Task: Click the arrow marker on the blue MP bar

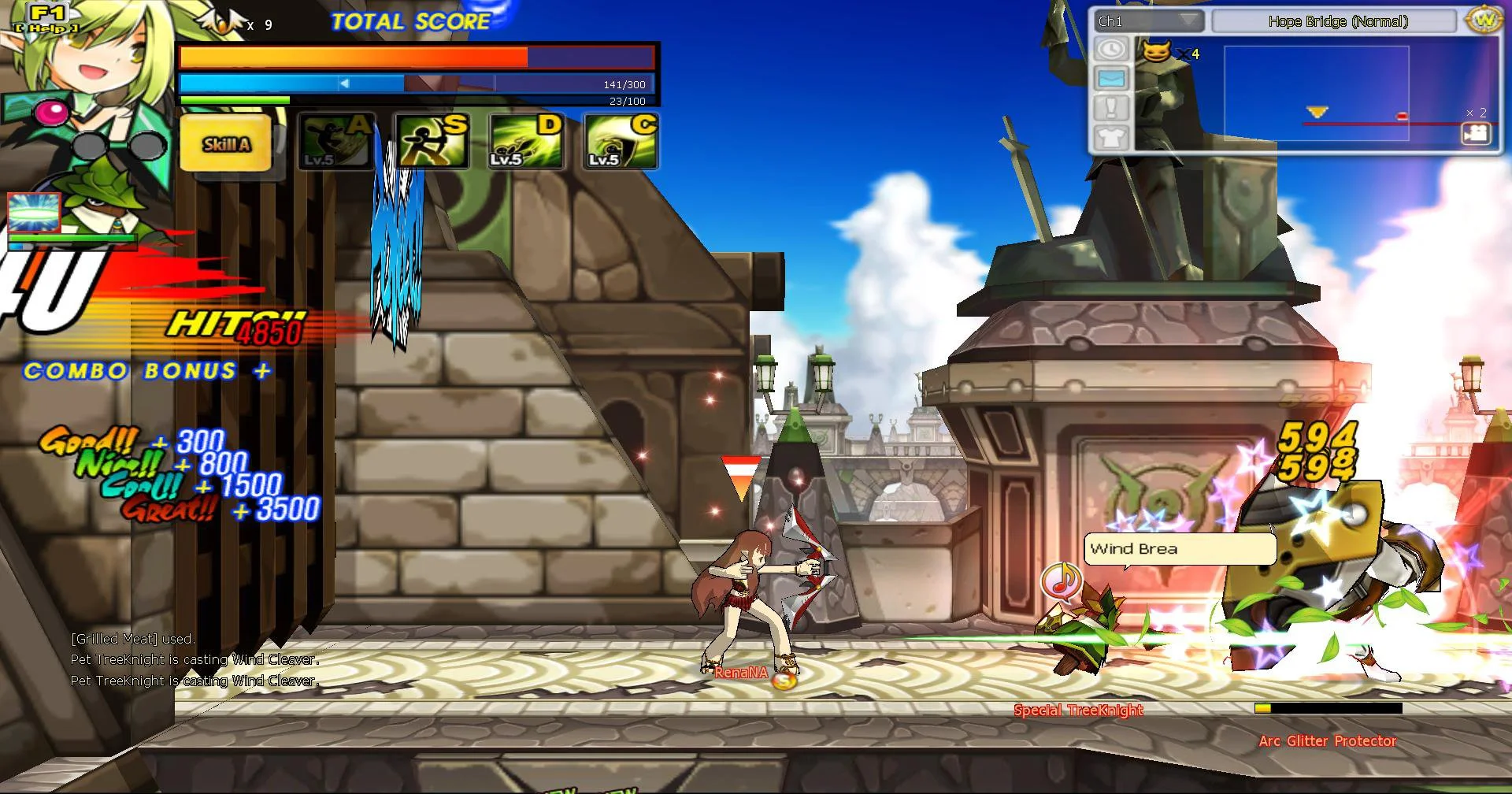Action: point(345,81)
